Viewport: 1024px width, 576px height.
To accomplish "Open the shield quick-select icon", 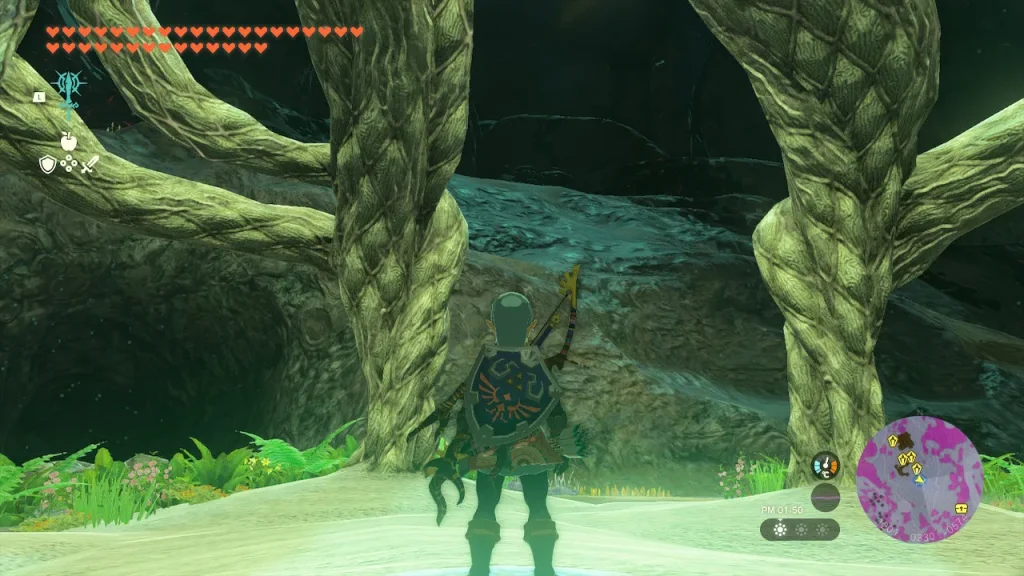I will click(x=47, y=165).
